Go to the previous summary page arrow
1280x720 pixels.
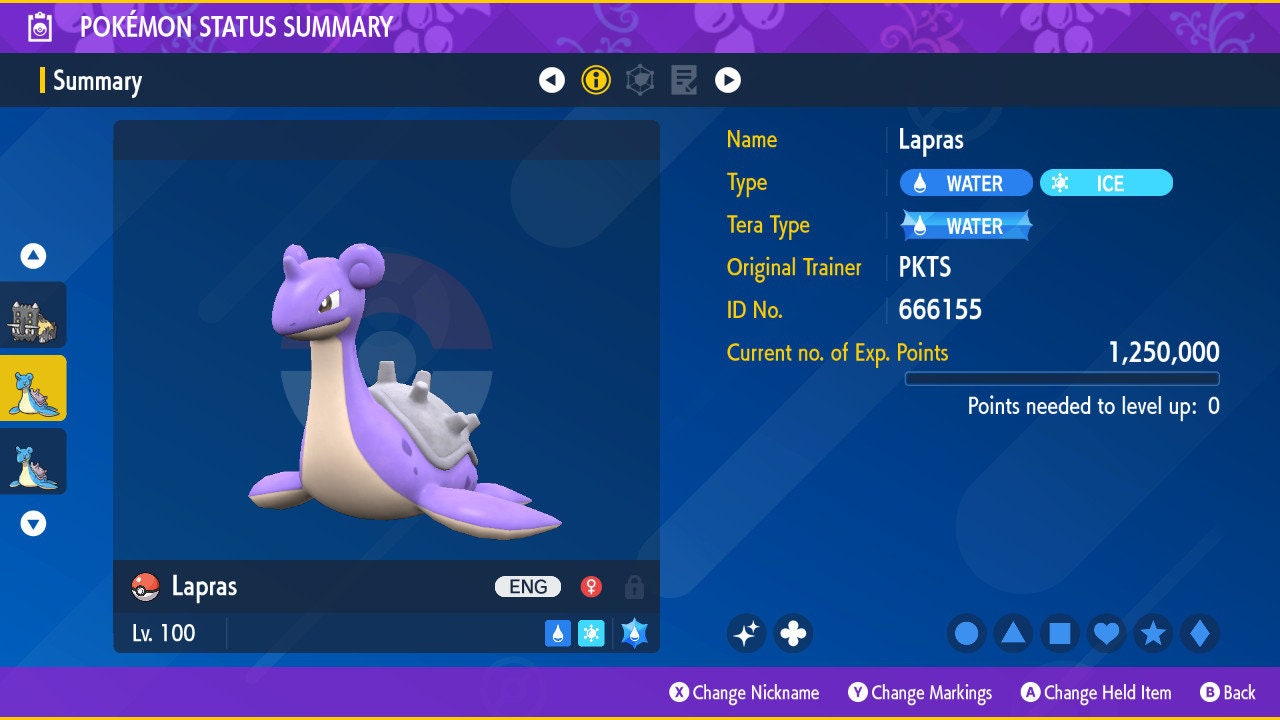pos(552,80)
